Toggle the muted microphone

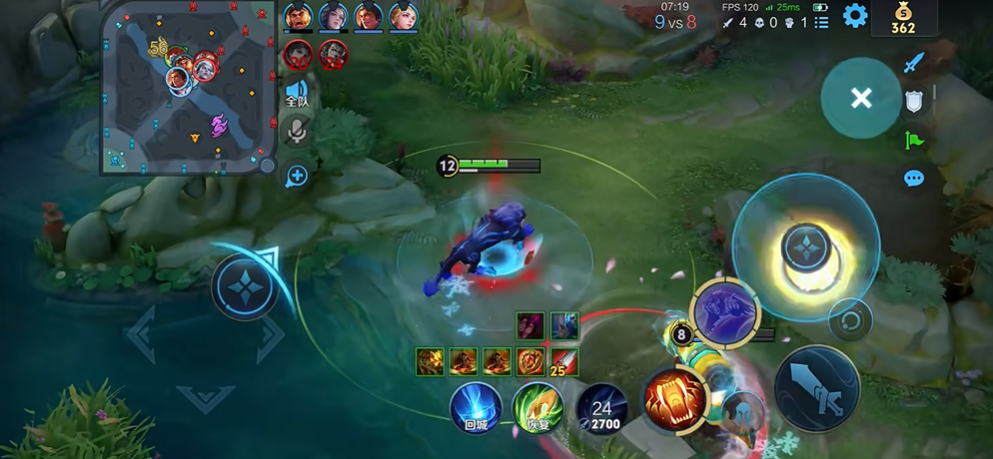[297, 131]
